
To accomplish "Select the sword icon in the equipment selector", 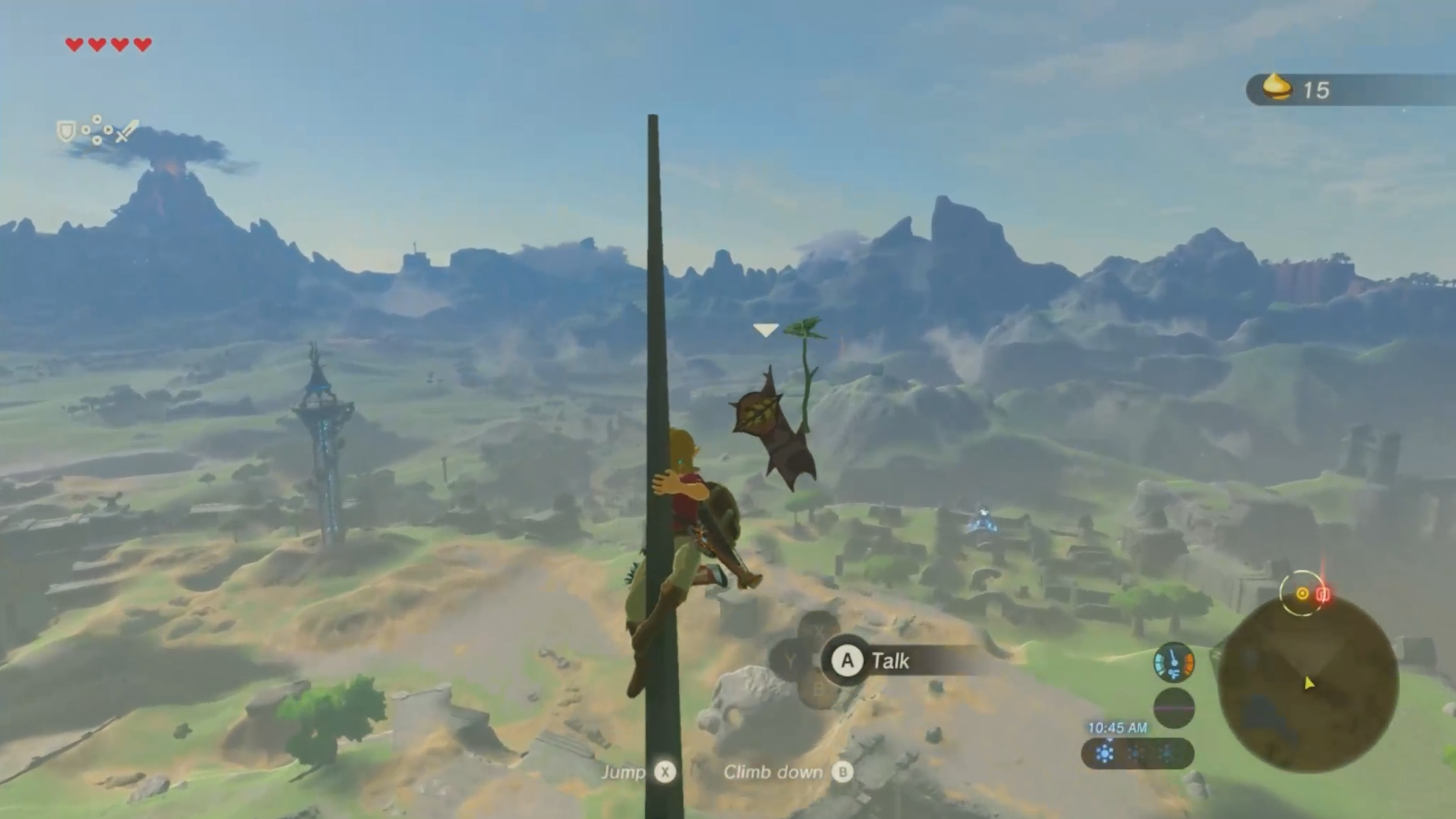I will [x=127, y=131].
